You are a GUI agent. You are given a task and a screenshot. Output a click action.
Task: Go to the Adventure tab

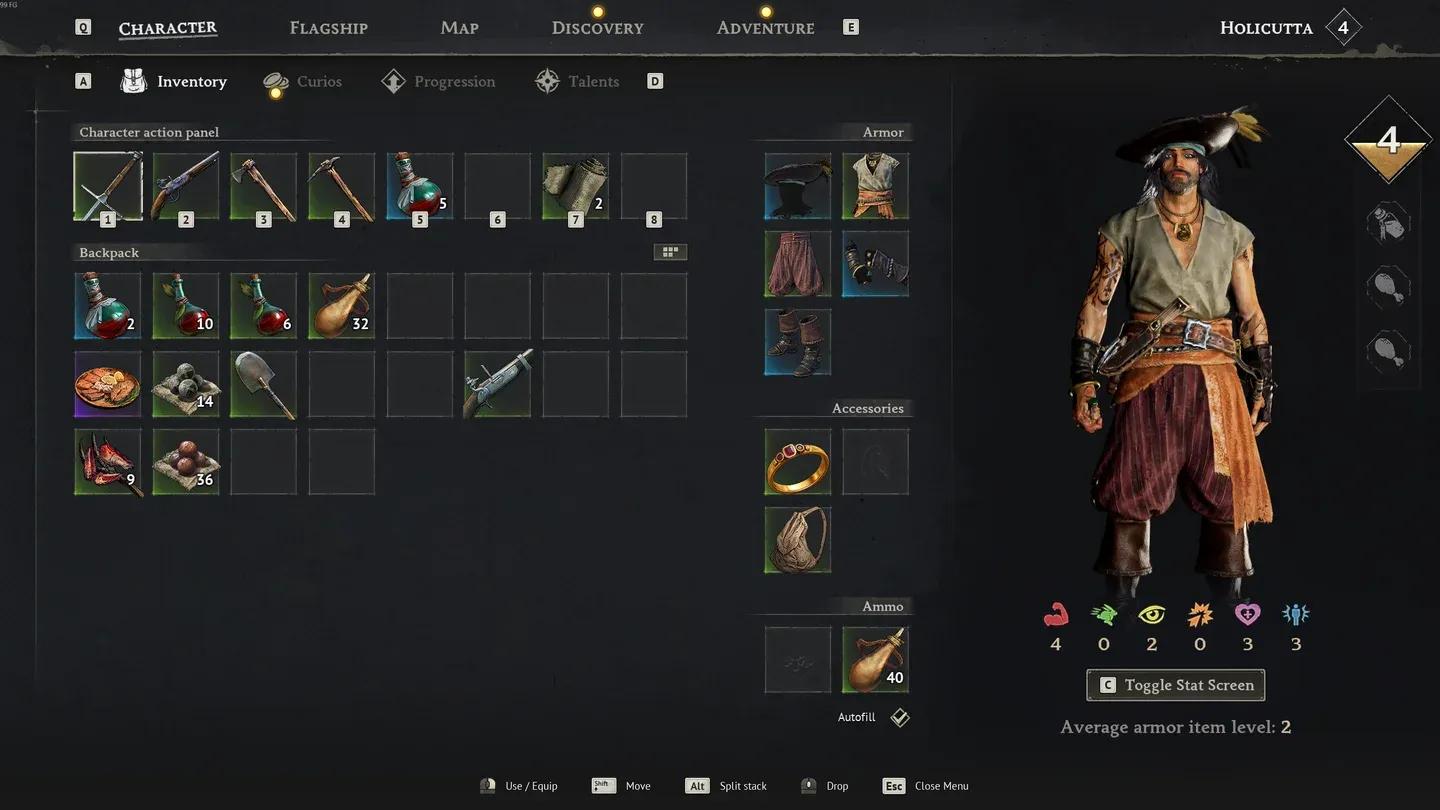765,28
